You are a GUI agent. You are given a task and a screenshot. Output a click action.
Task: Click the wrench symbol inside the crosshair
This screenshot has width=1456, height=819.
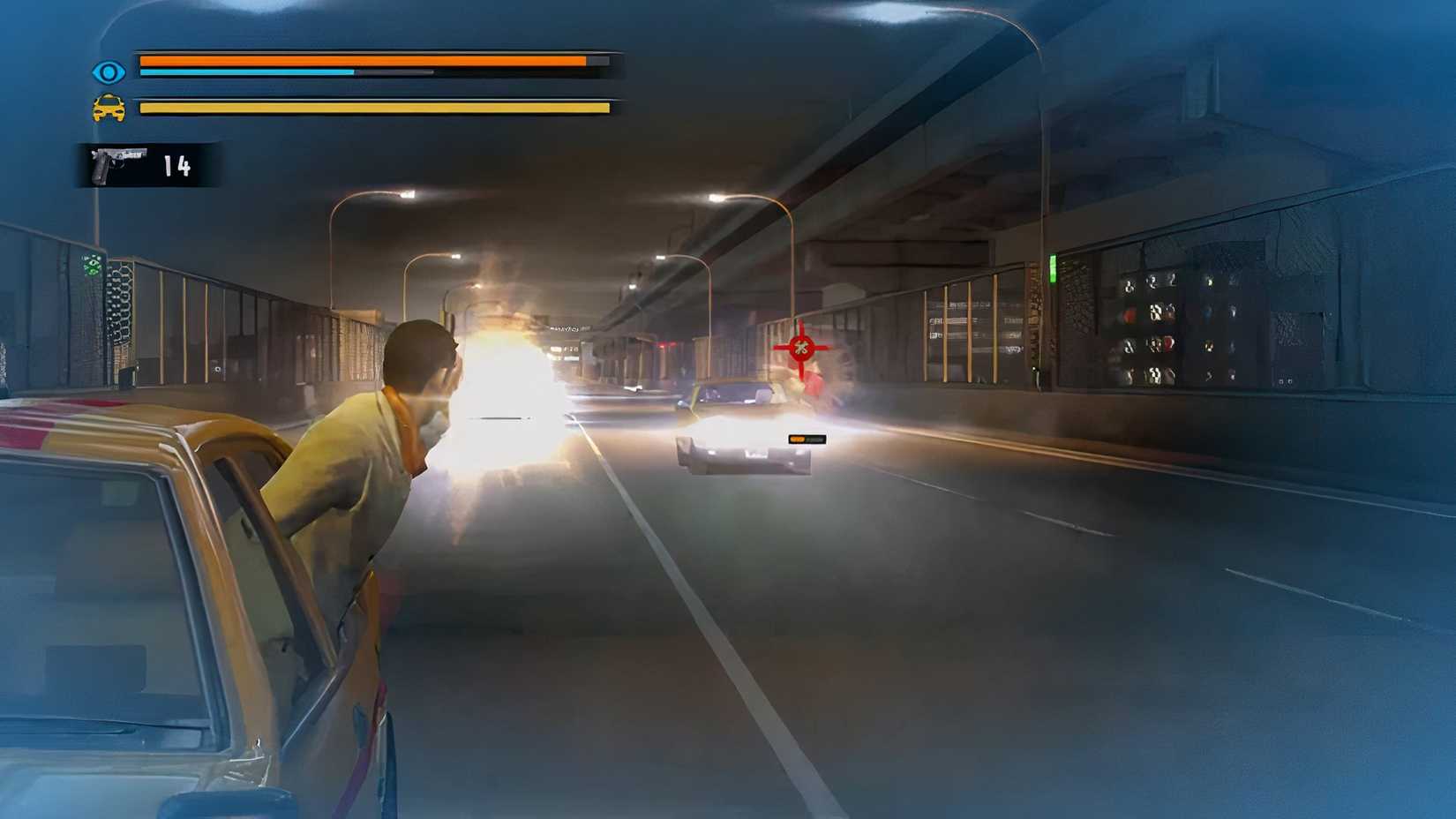pos(799,348)
